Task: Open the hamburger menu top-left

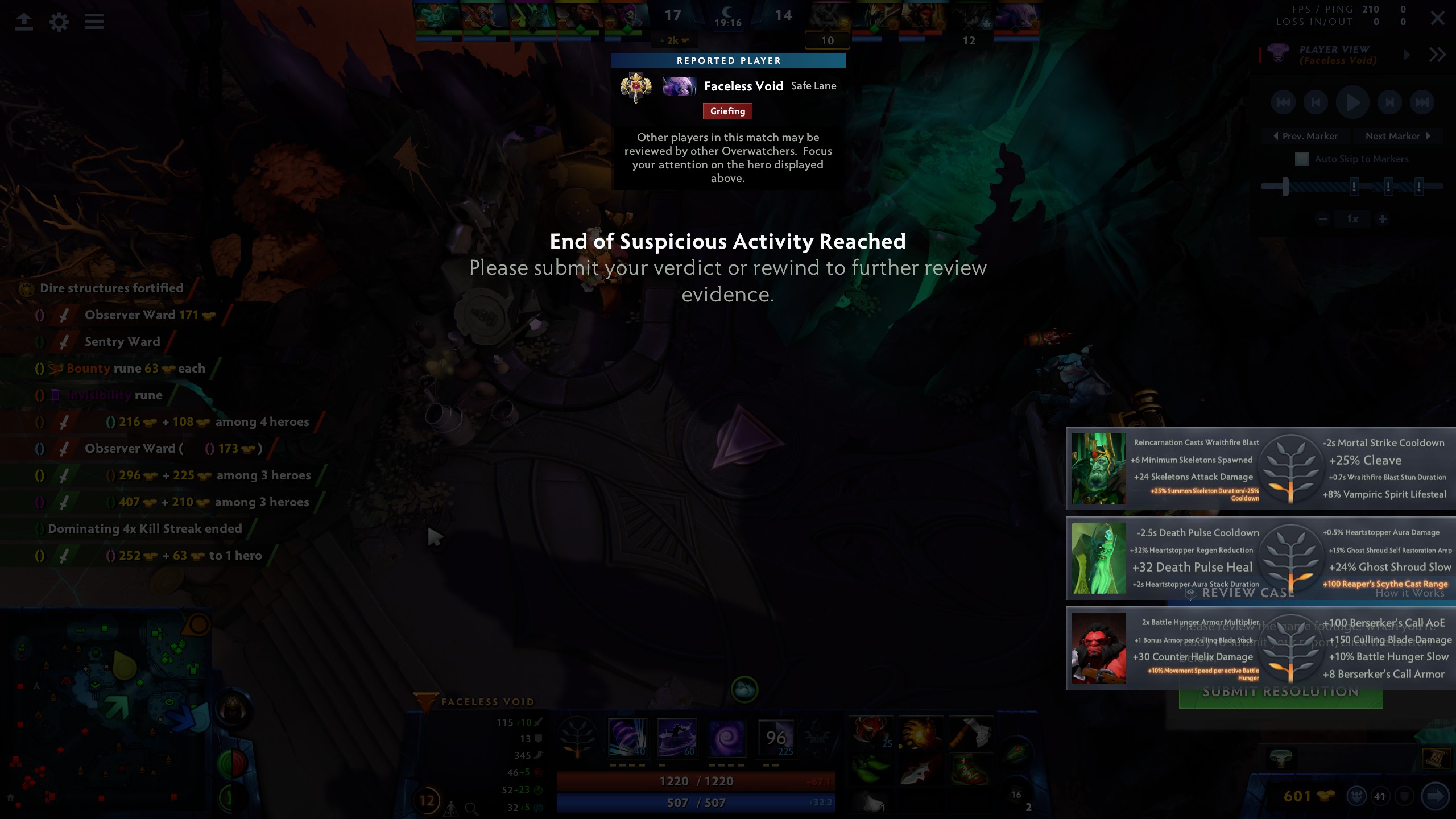Action: coord(94,22)
